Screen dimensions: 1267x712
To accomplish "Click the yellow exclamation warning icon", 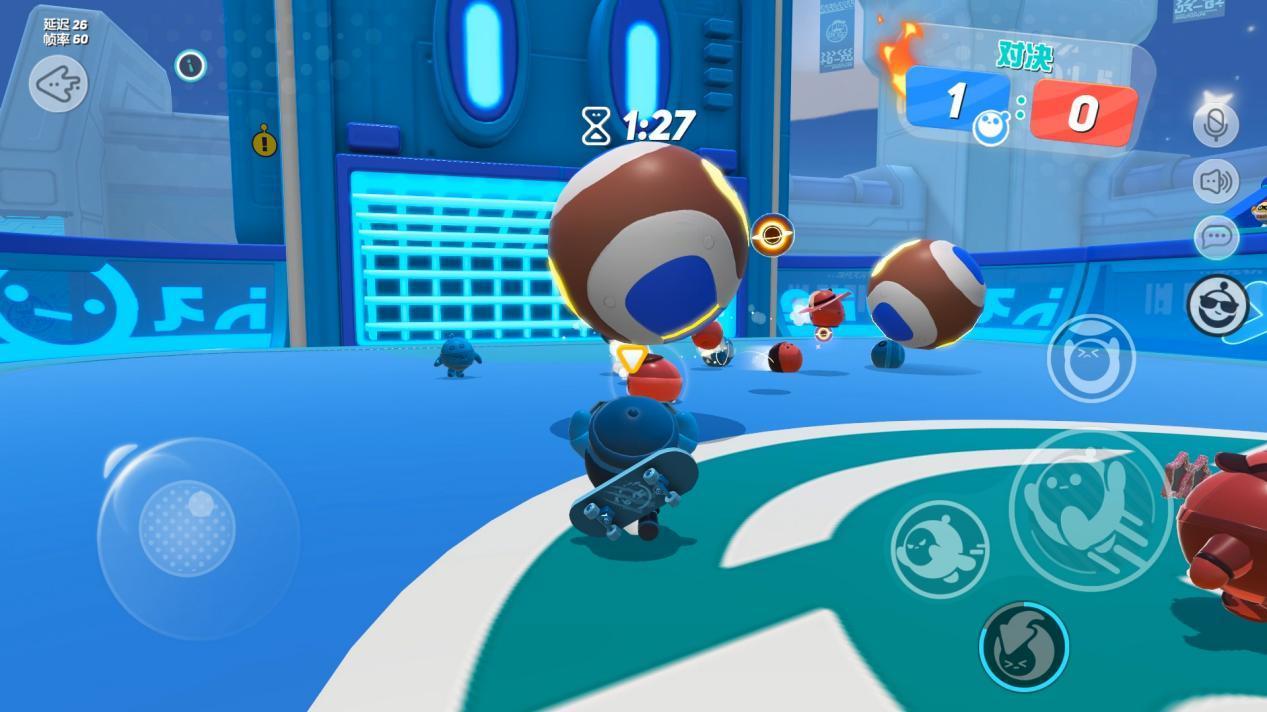I will (264, 143).
